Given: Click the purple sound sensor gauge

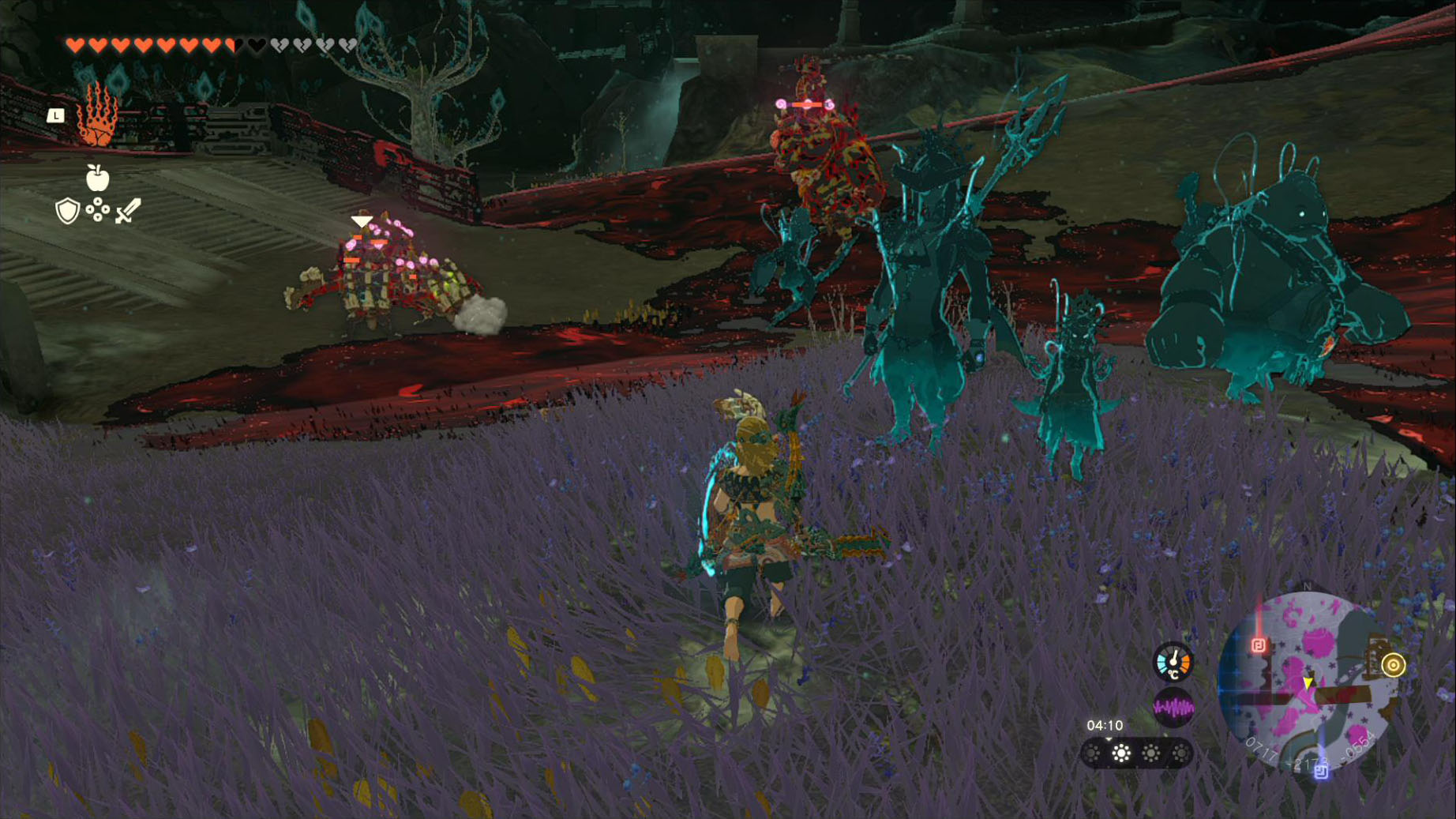Looking at the screenshot, I should 1173,707.
